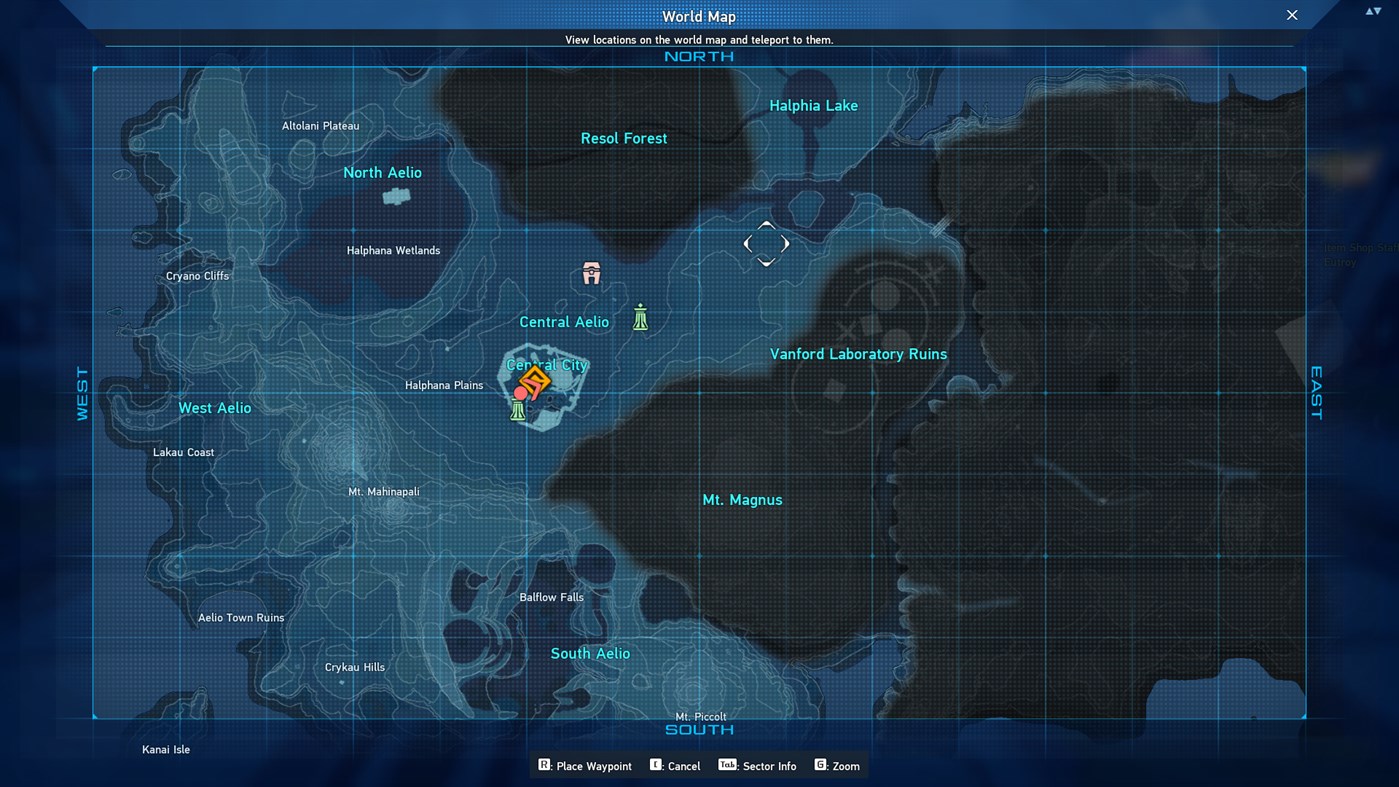Viewport: 1399px width, 787px height.
Task: Click the down arrow in the top-right corner
Action: [1377, 9]
